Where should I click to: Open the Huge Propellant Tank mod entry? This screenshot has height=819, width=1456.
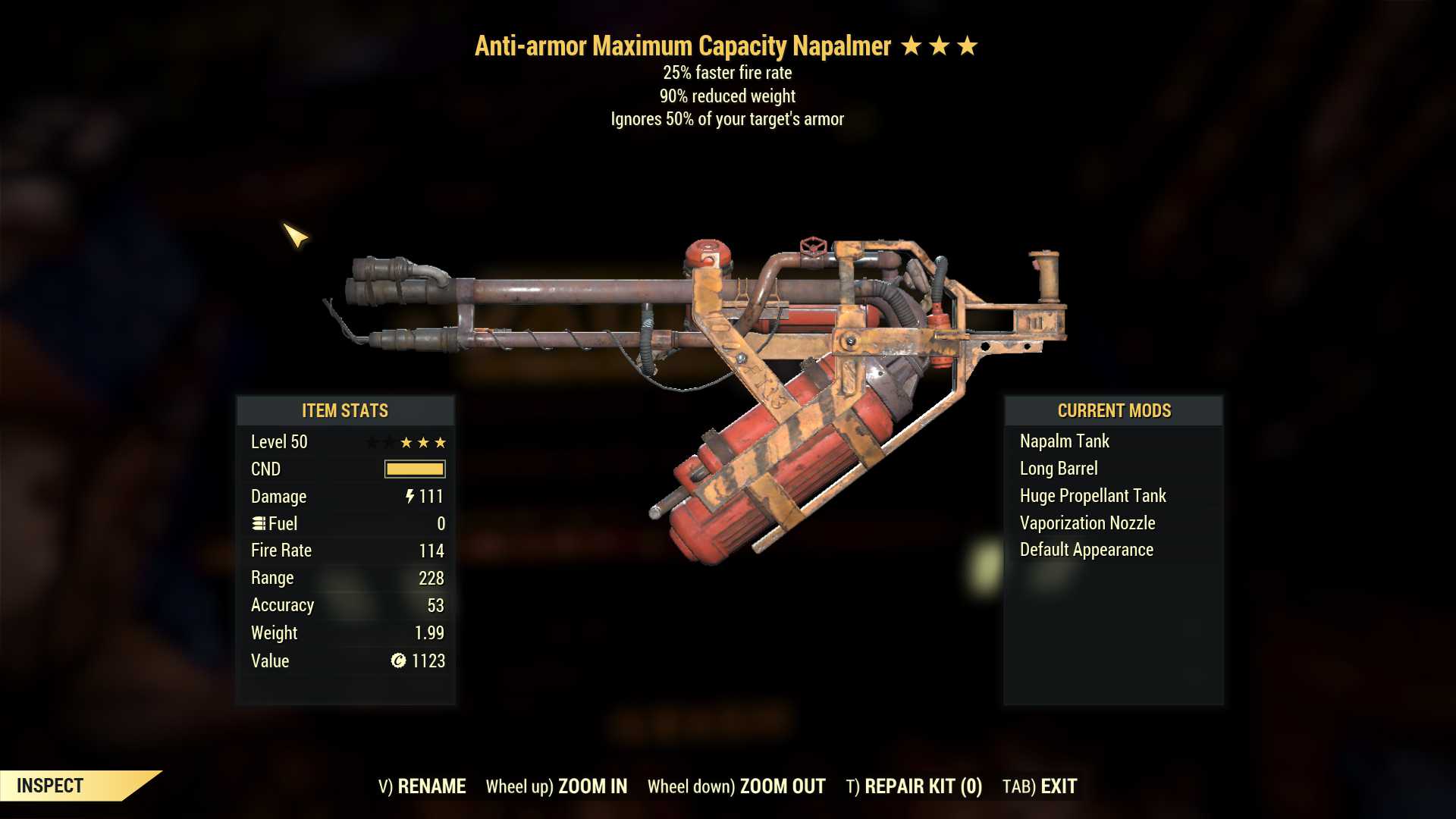pyautogui.click(x=1092, y=495)
